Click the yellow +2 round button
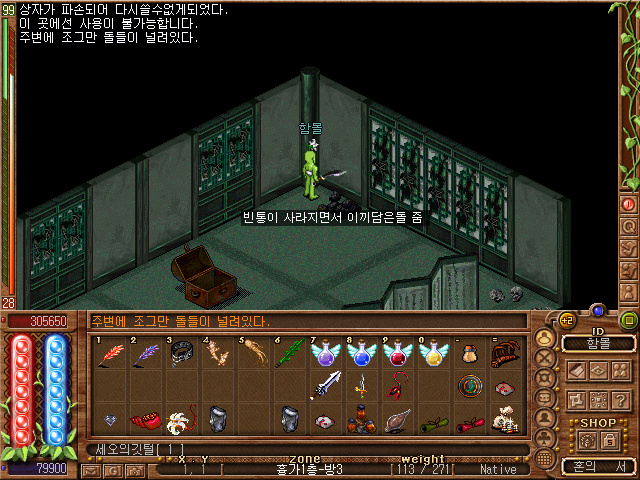This screenshot has height=480, width=640. 565,320
